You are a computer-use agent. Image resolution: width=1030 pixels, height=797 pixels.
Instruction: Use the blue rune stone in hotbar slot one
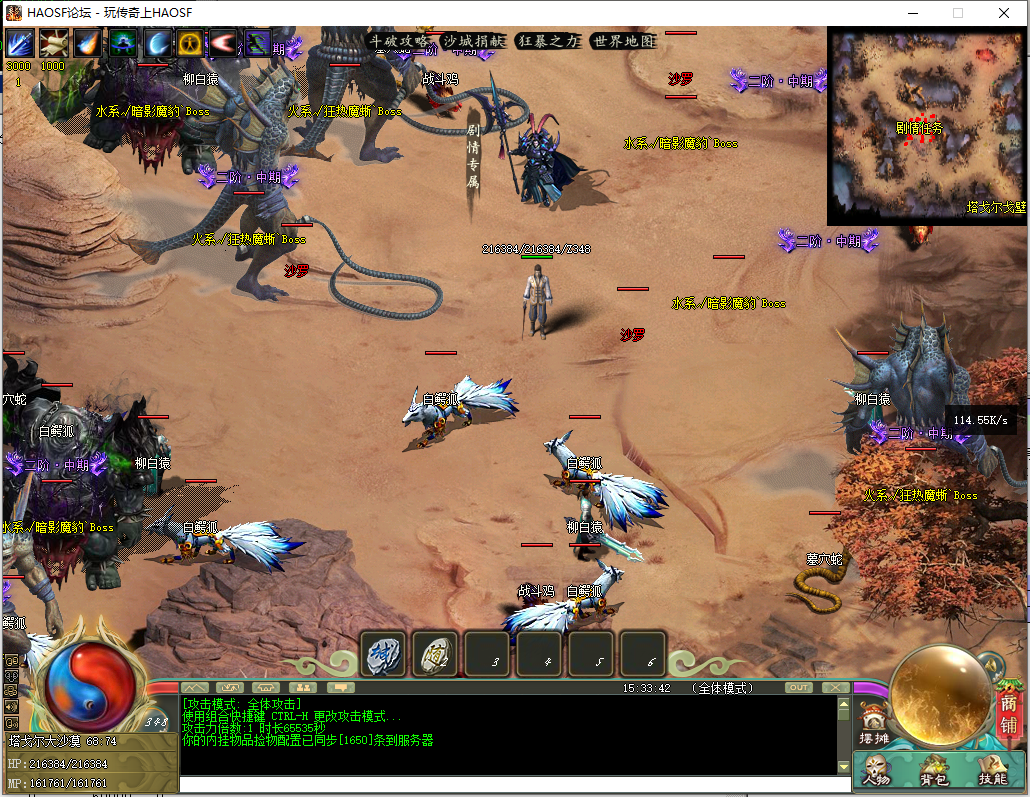(385, 653)
